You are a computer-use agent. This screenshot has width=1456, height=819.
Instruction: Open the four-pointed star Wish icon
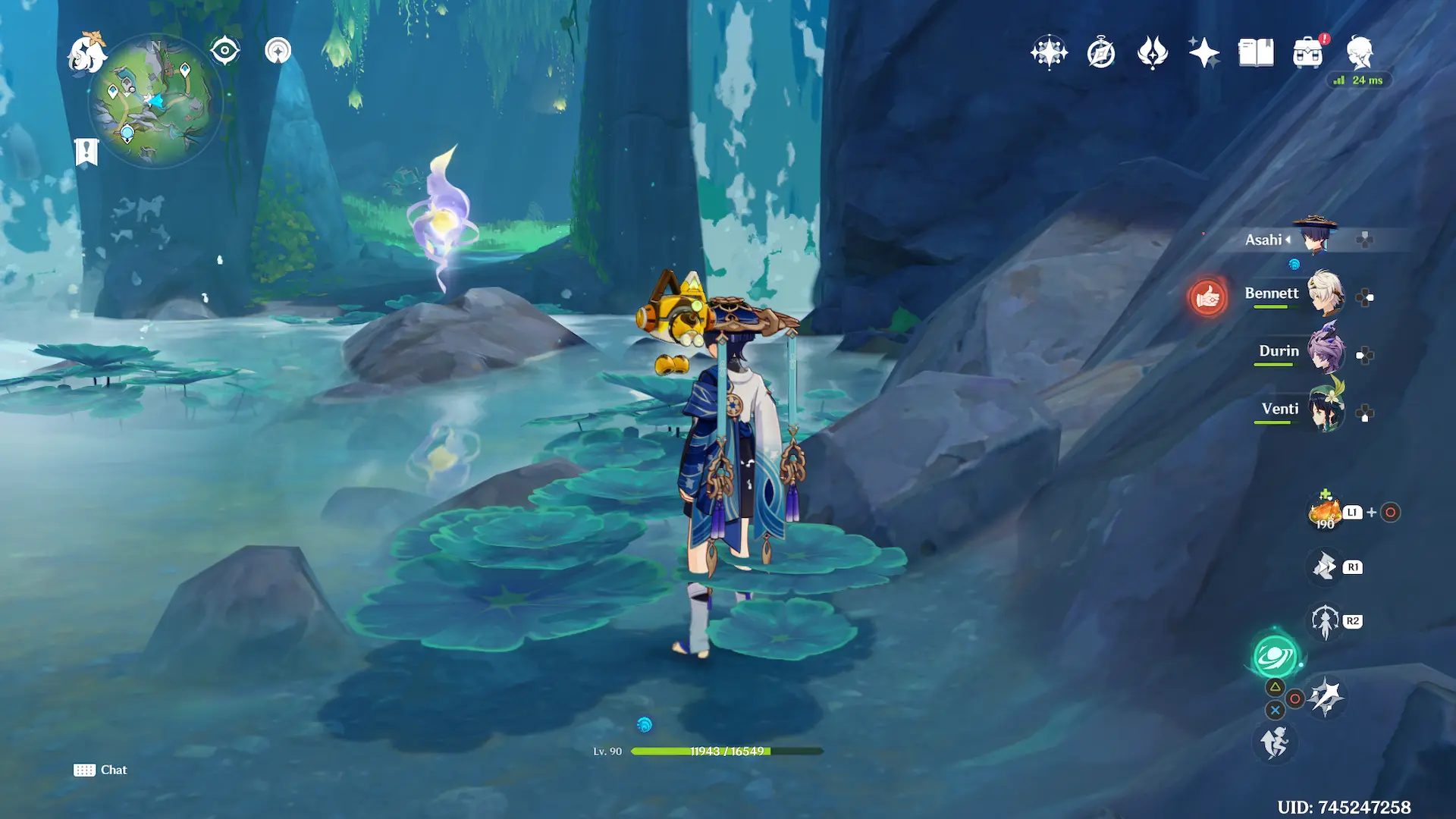1049,52
